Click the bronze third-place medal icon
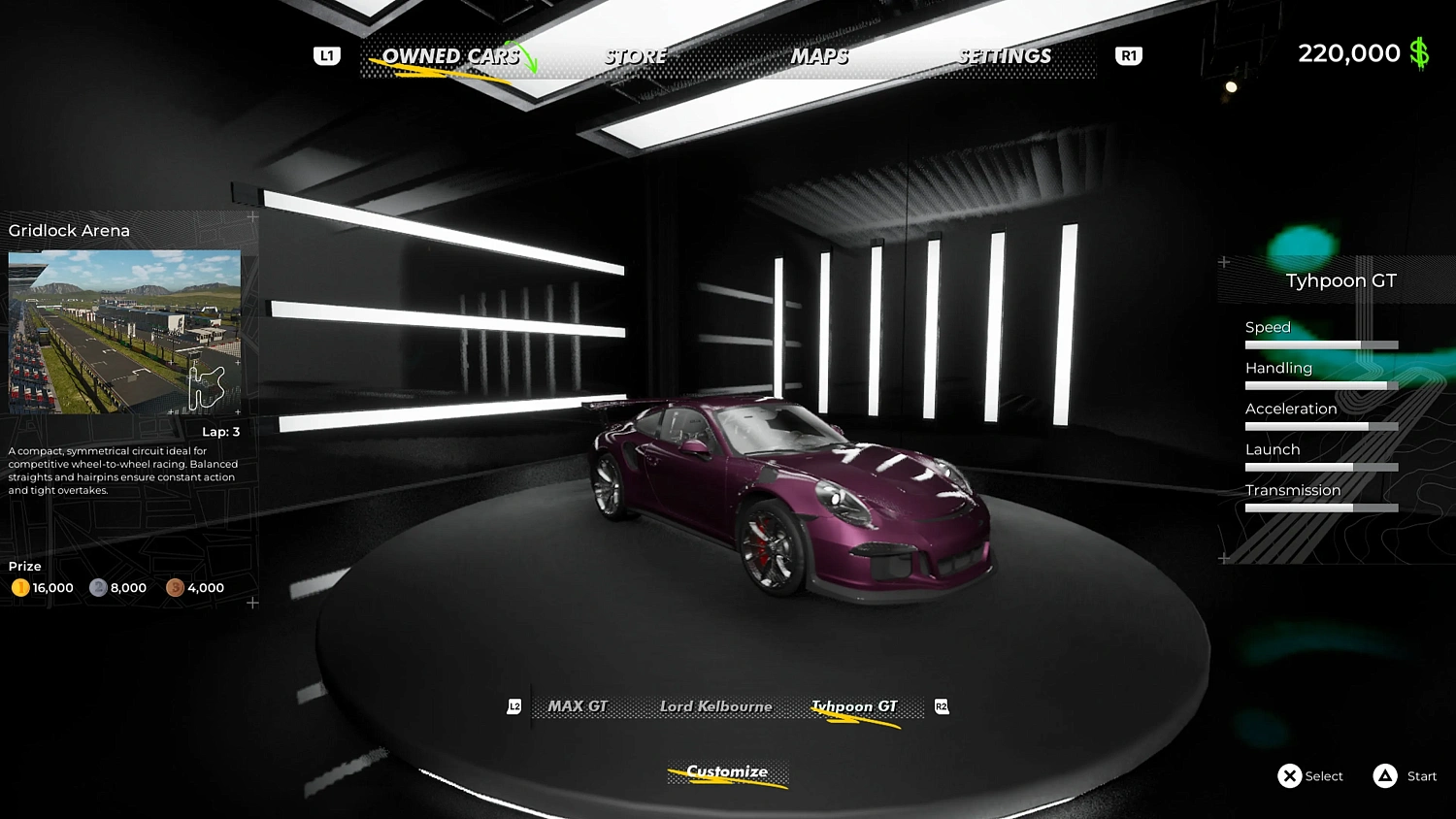 (176, 587)
